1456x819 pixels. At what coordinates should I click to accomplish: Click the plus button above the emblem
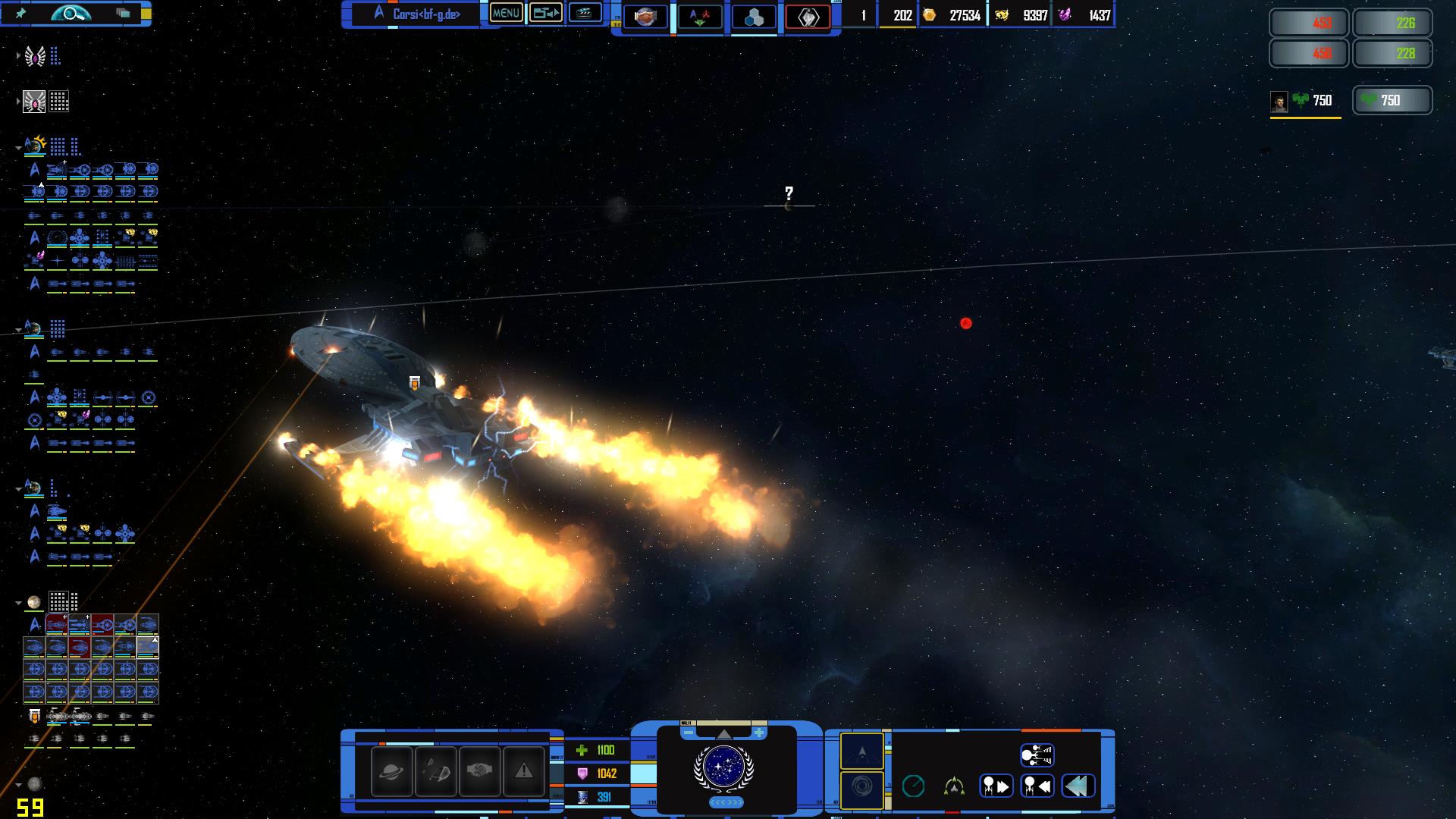(758, 733)
